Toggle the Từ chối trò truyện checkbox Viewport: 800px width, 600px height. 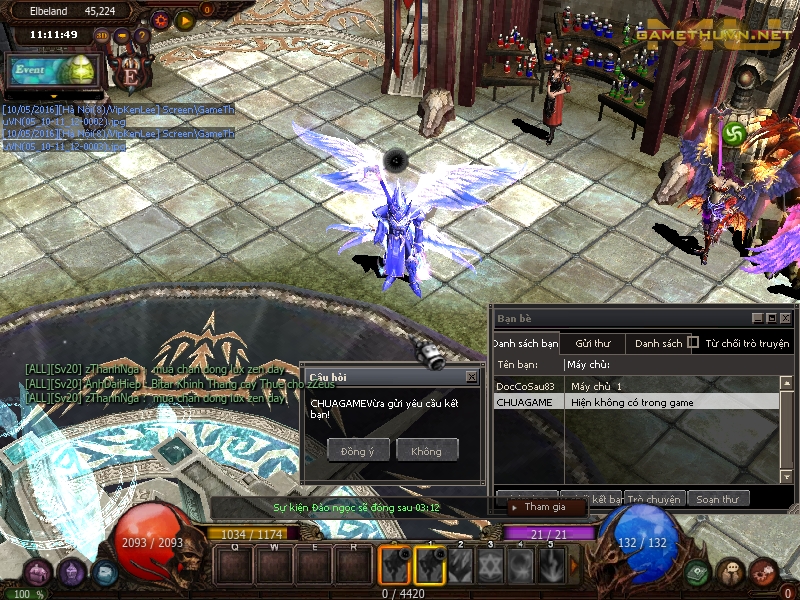pos(693,342)
